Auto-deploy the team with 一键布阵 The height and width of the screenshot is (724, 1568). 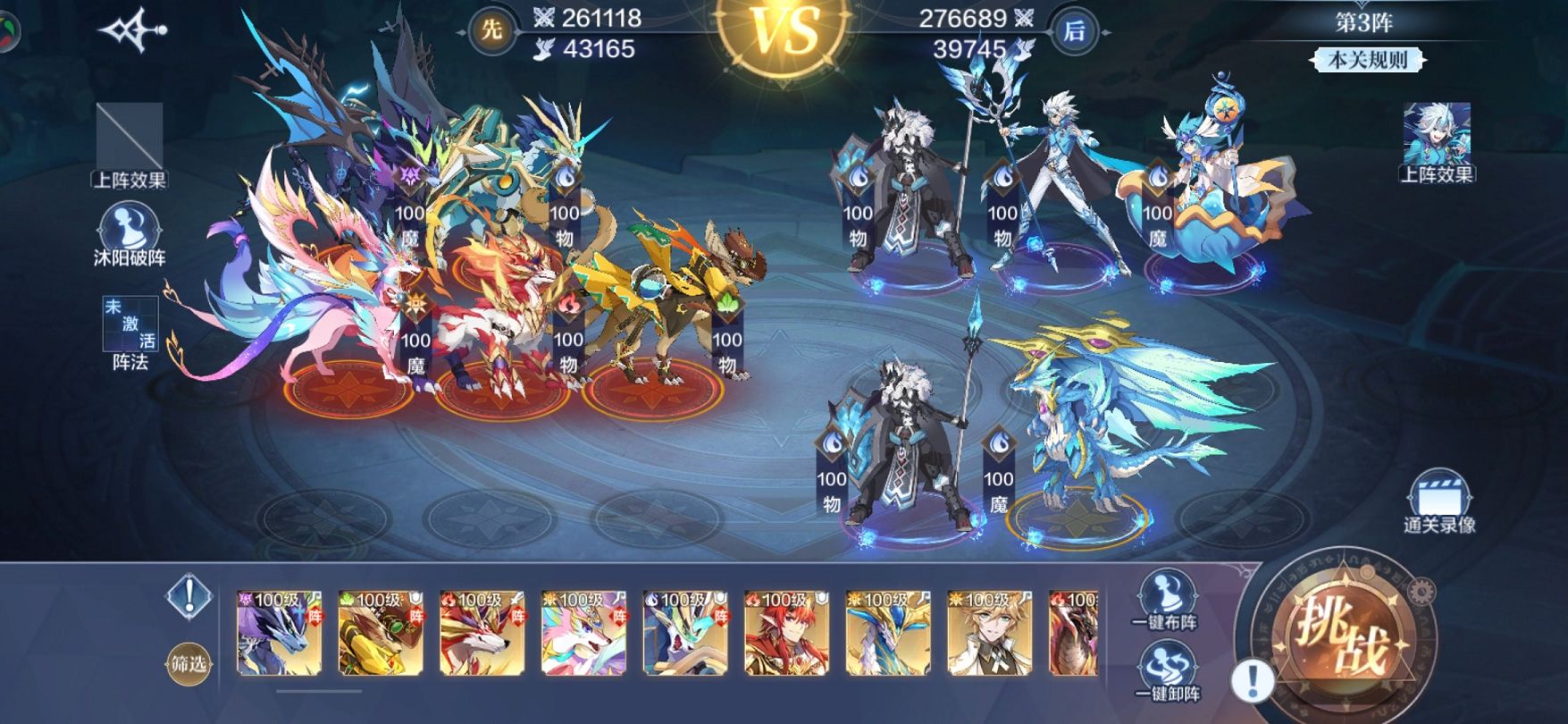click(1167, 598)
